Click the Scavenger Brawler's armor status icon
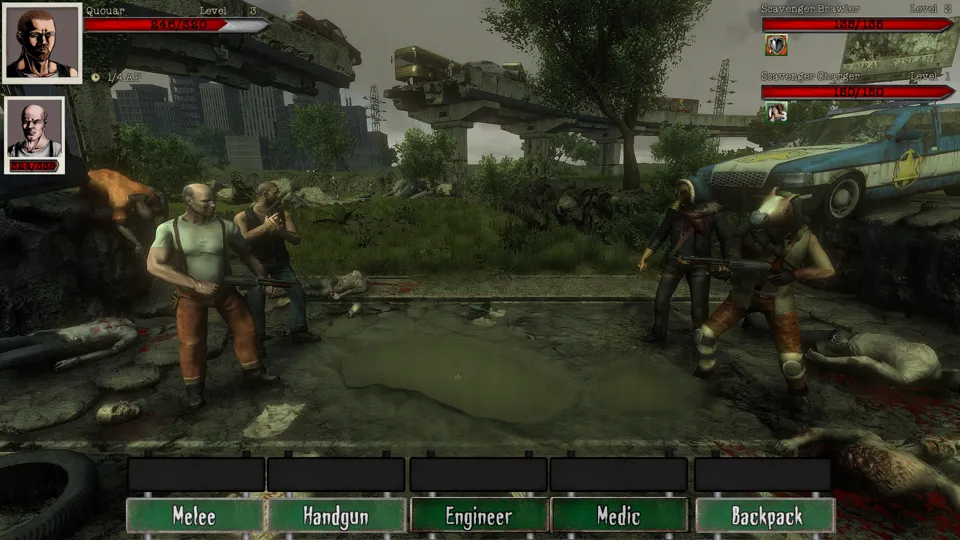Screen dimensions: 960x540 coord(776,44)
